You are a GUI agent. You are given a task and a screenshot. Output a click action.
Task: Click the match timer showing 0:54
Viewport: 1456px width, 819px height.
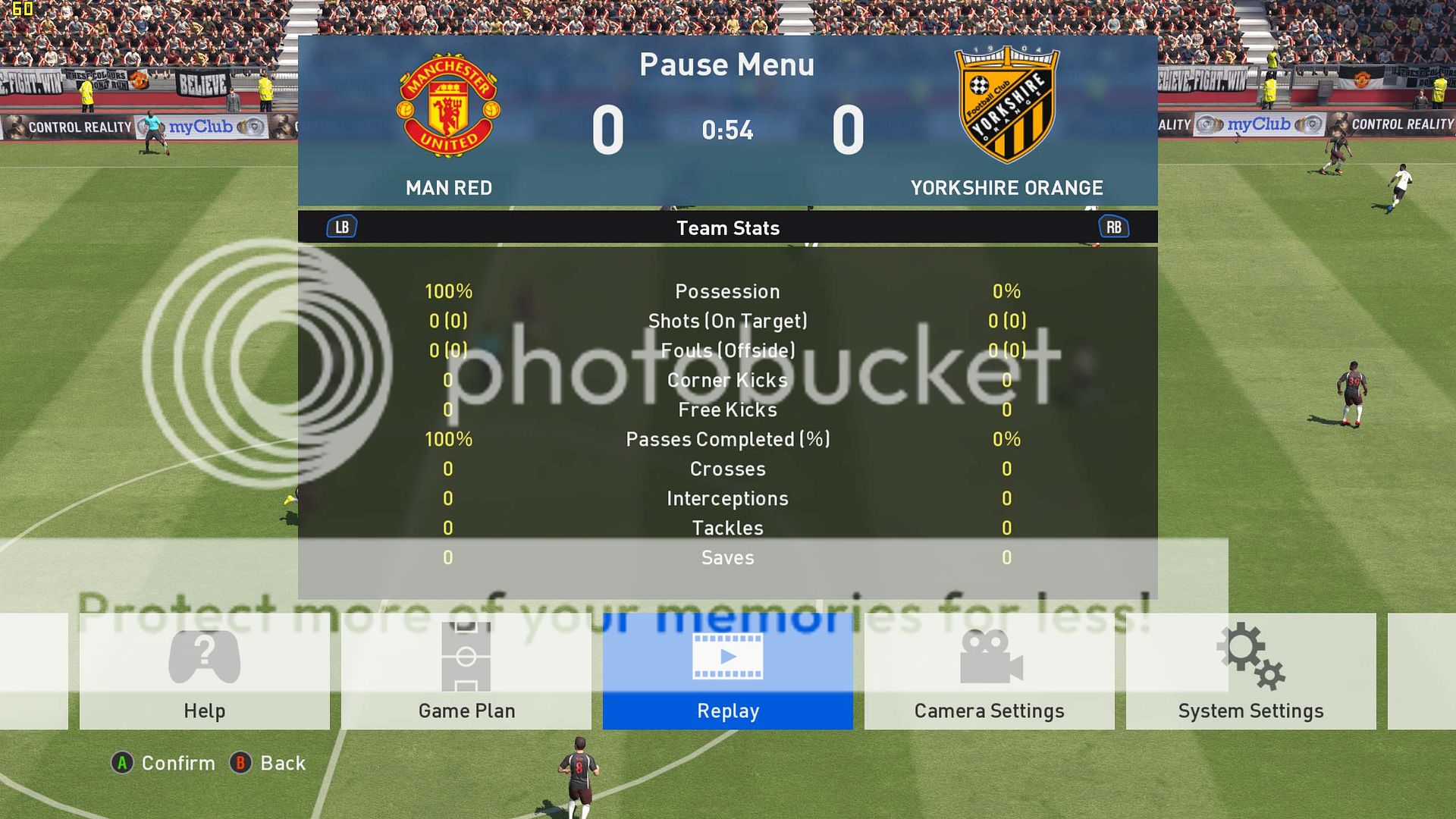(x=727, y=130)
